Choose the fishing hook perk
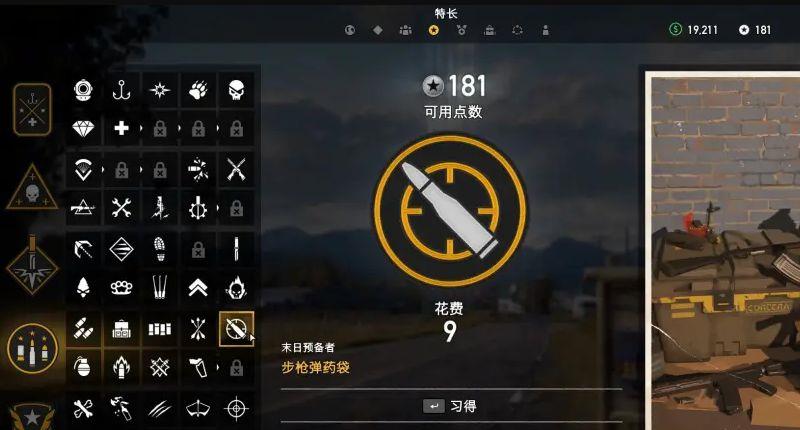 coord(121,90)
